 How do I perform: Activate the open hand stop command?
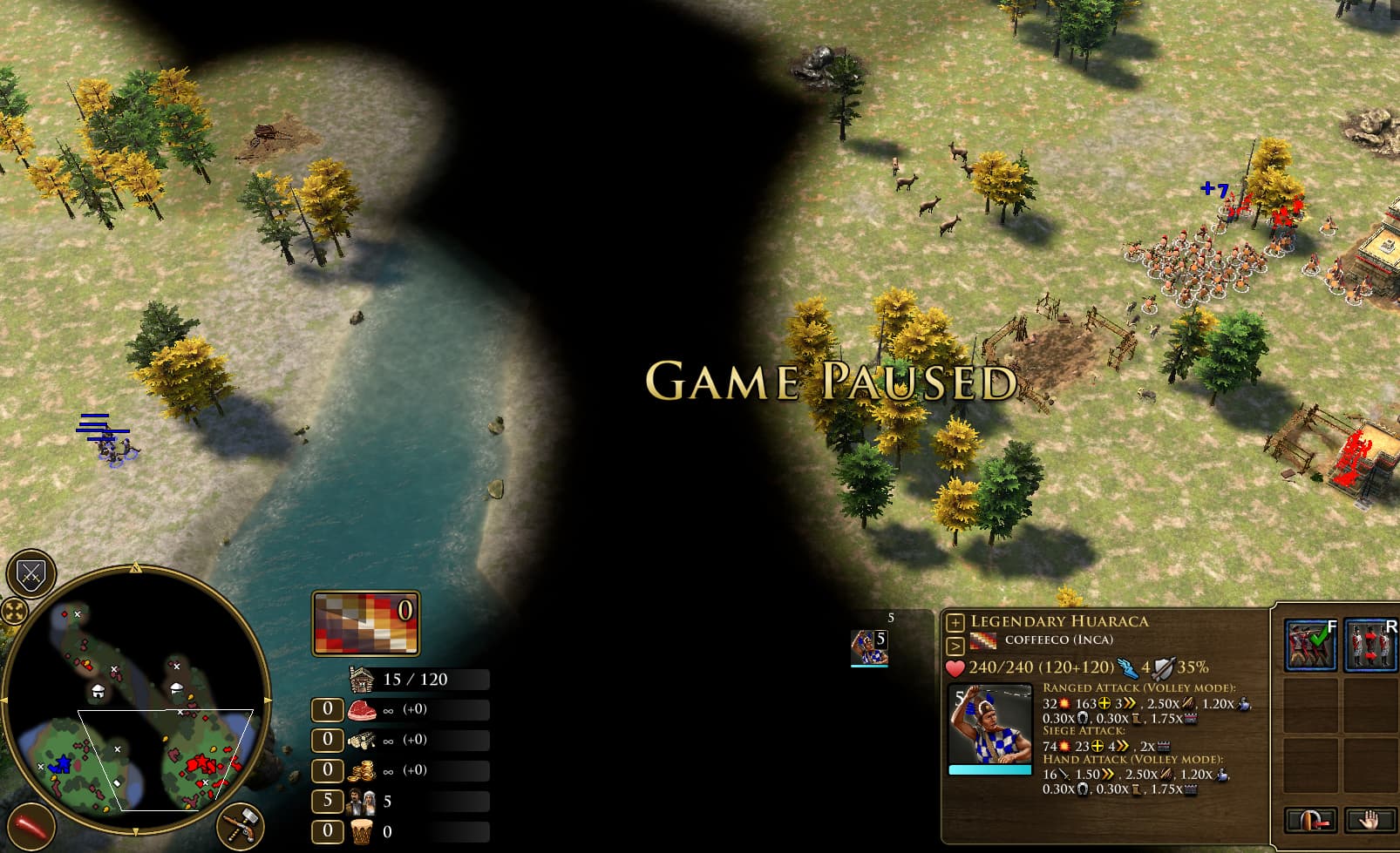(1369, 821)
